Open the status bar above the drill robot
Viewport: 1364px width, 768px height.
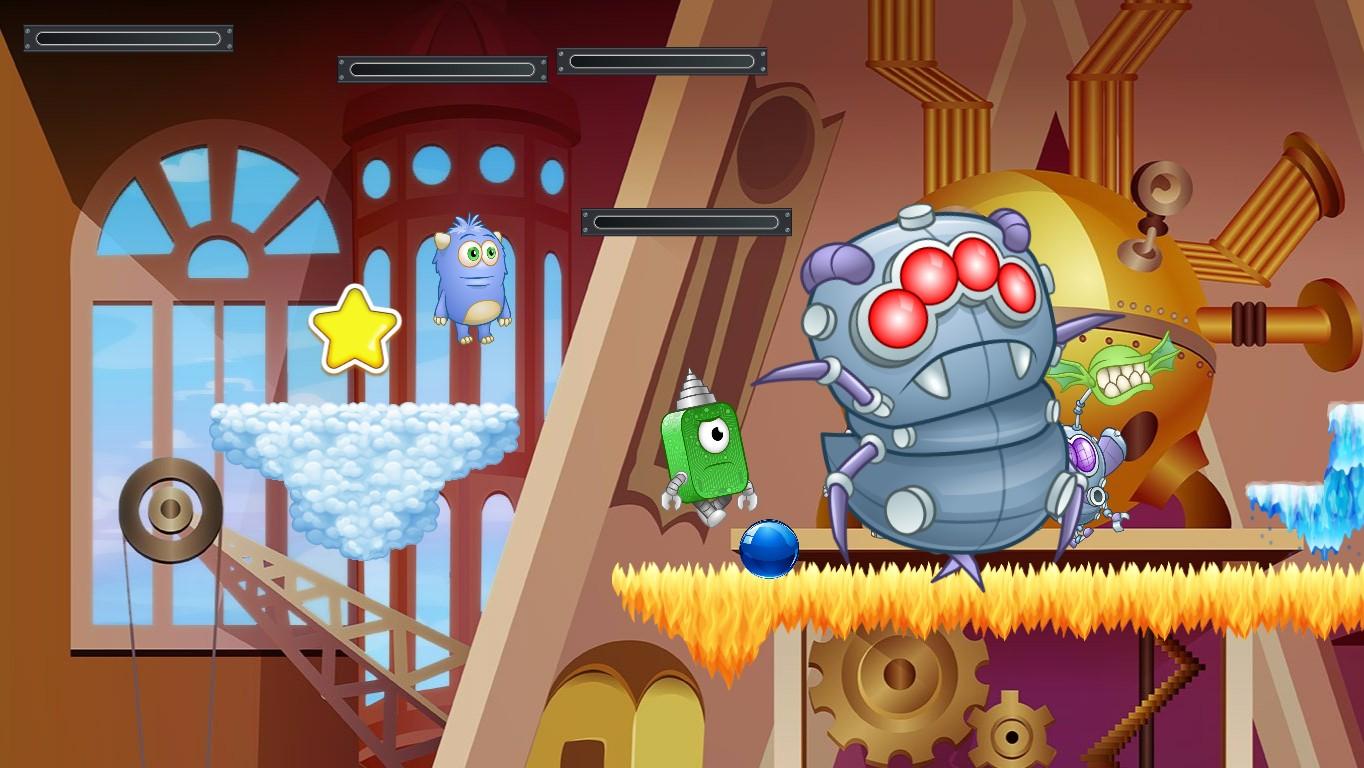pos(684,221)
